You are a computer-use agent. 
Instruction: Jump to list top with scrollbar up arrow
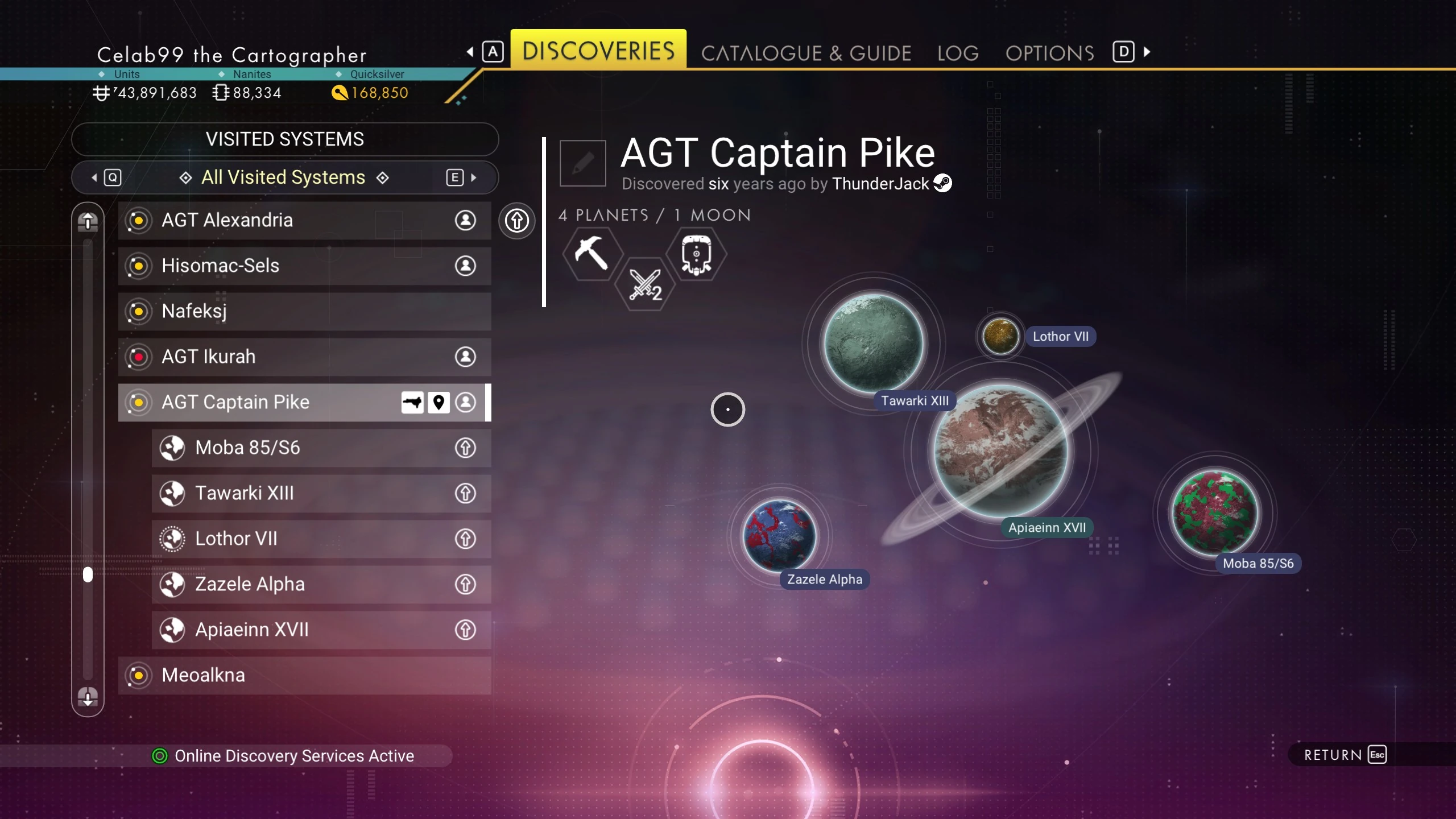click(88, 221)
